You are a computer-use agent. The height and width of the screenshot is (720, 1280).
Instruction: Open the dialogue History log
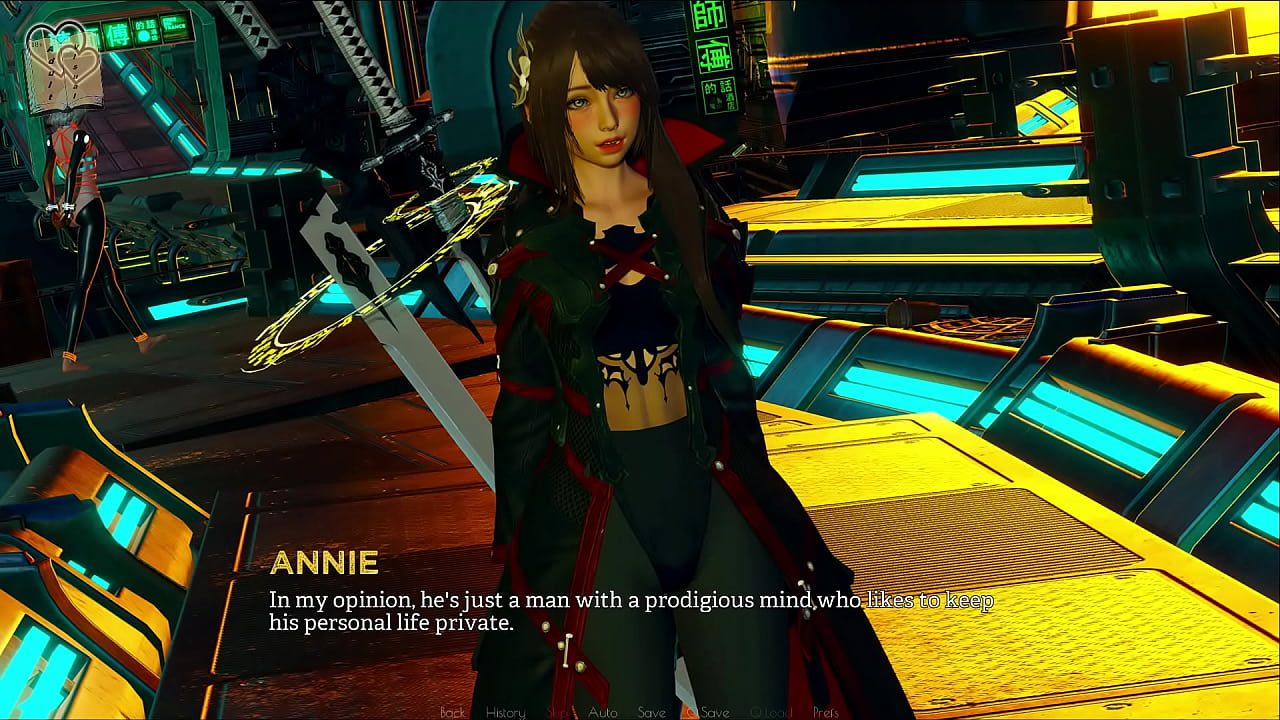(505, 712)
